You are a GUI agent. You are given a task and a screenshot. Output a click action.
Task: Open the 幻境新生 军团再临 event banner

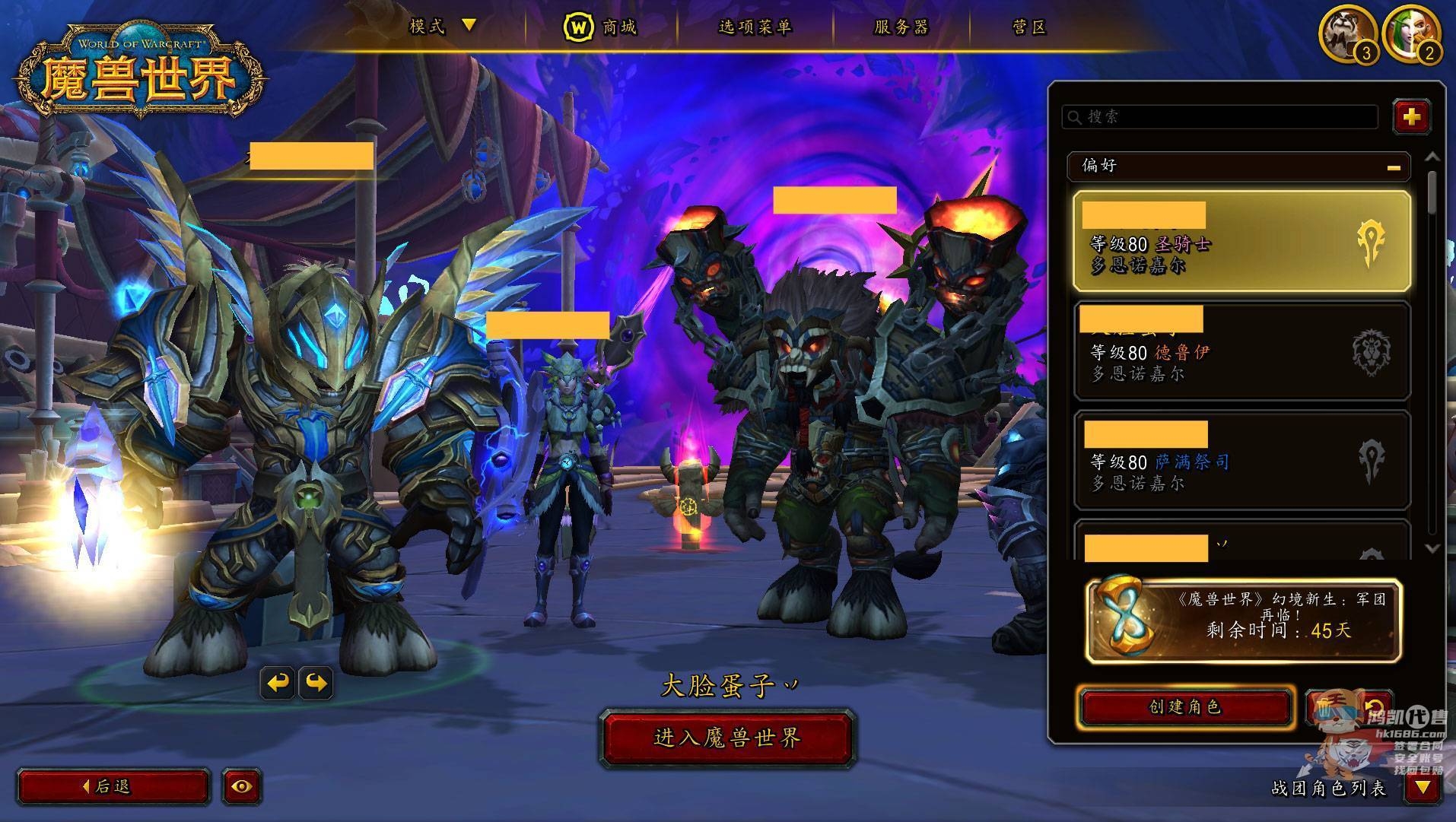tap(1244, 620)
